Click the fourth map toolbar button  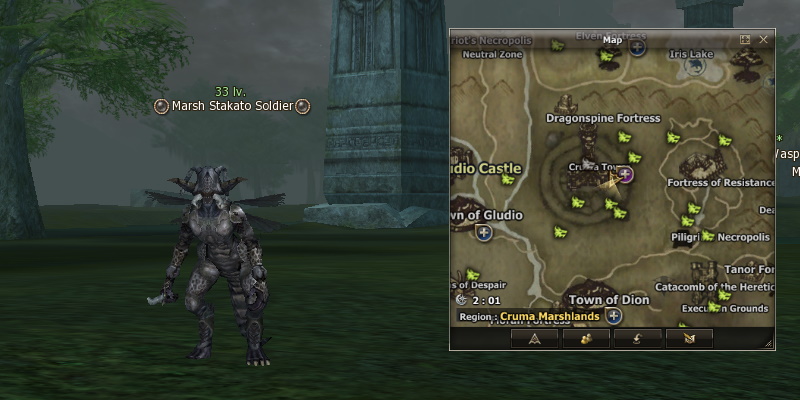coord(689,338)
